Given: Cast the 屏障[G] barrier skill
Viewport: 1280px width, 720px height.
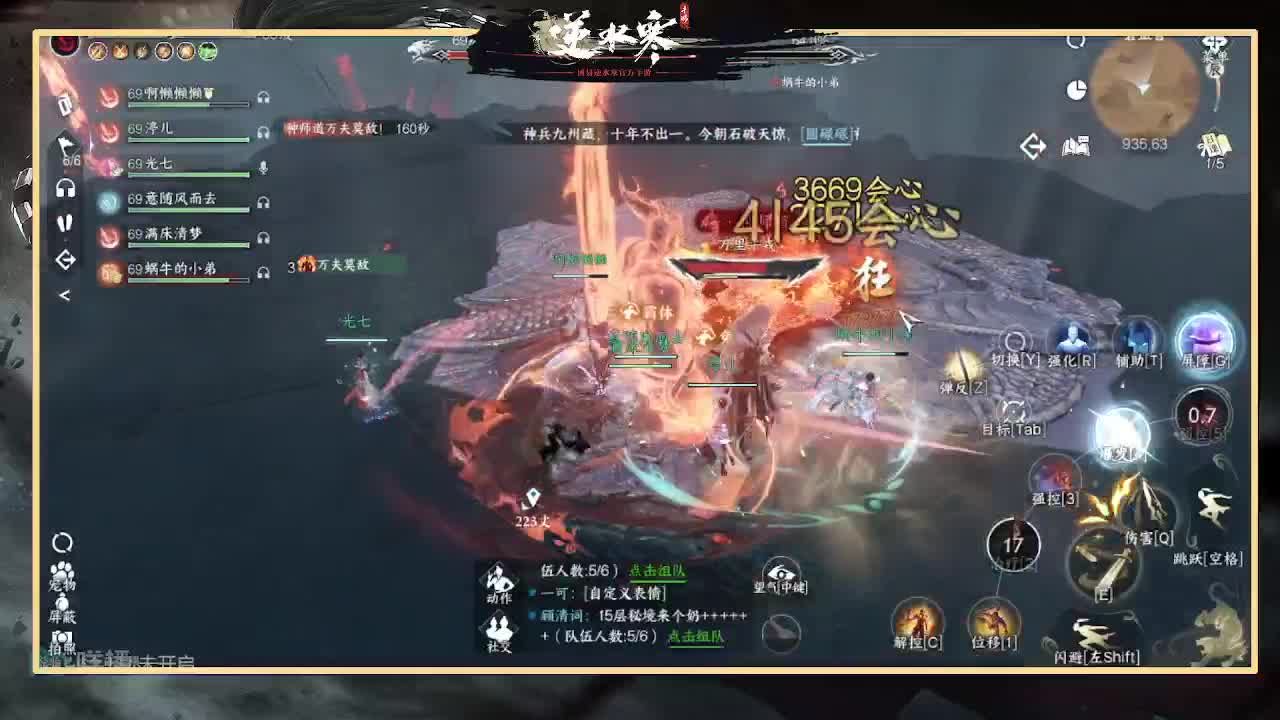Looking at the screenshot, I should click(x=1205, y=342).
